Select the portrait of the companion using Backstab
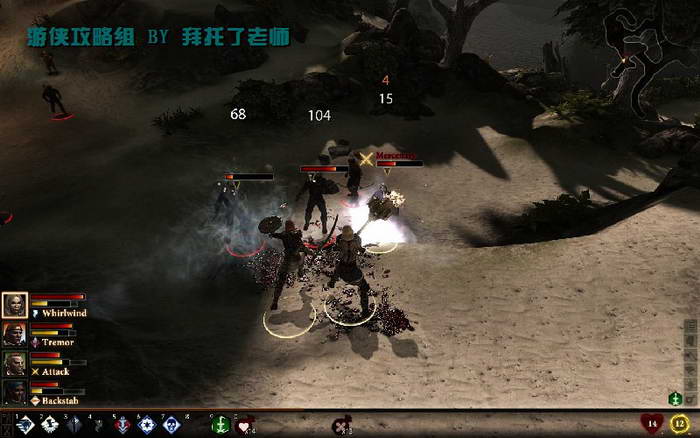This screenshot has height=438, width=700. point(14,391)
